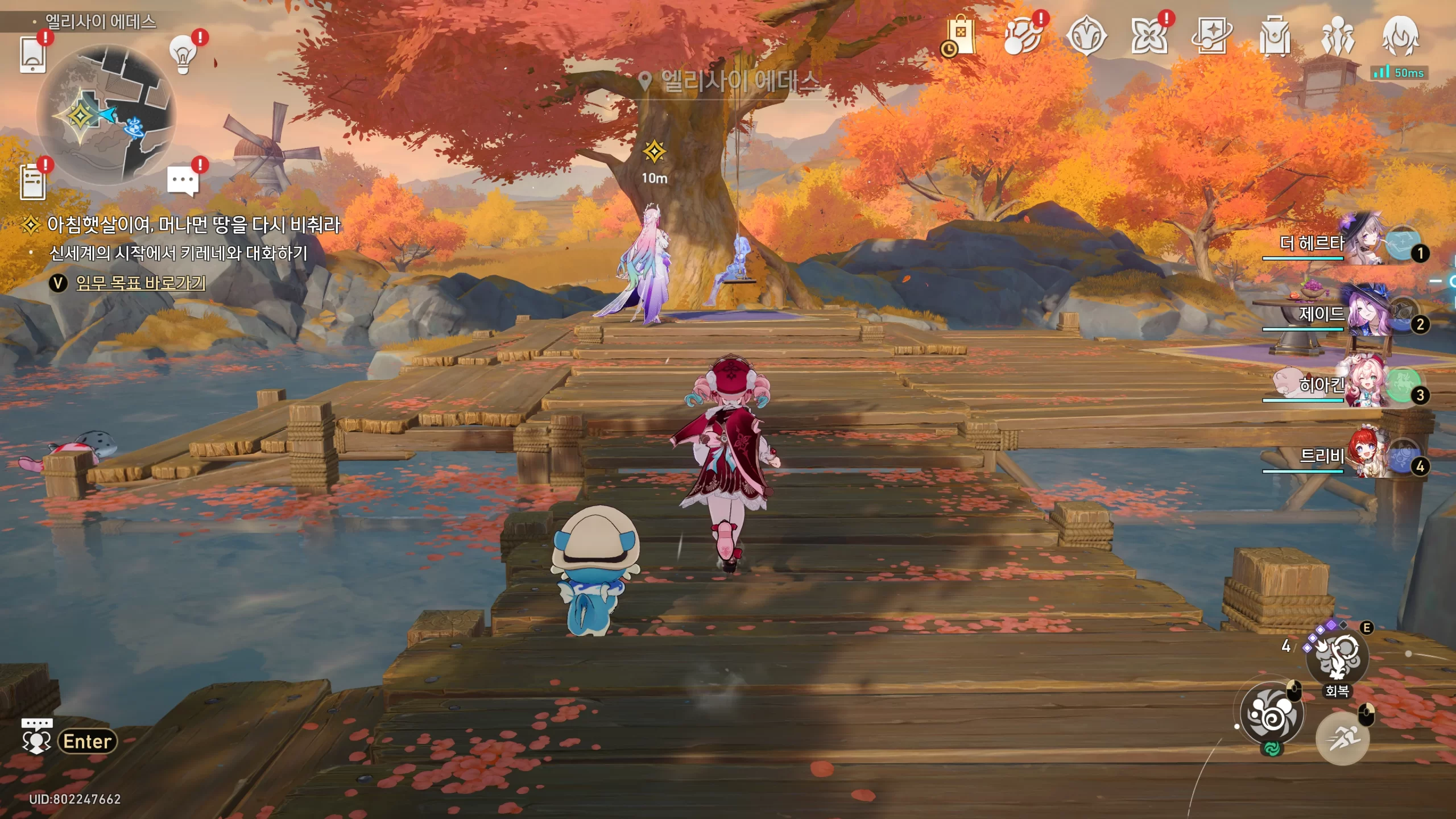Select the 아침햇살이여 quest tracker title

pos(193,225)
